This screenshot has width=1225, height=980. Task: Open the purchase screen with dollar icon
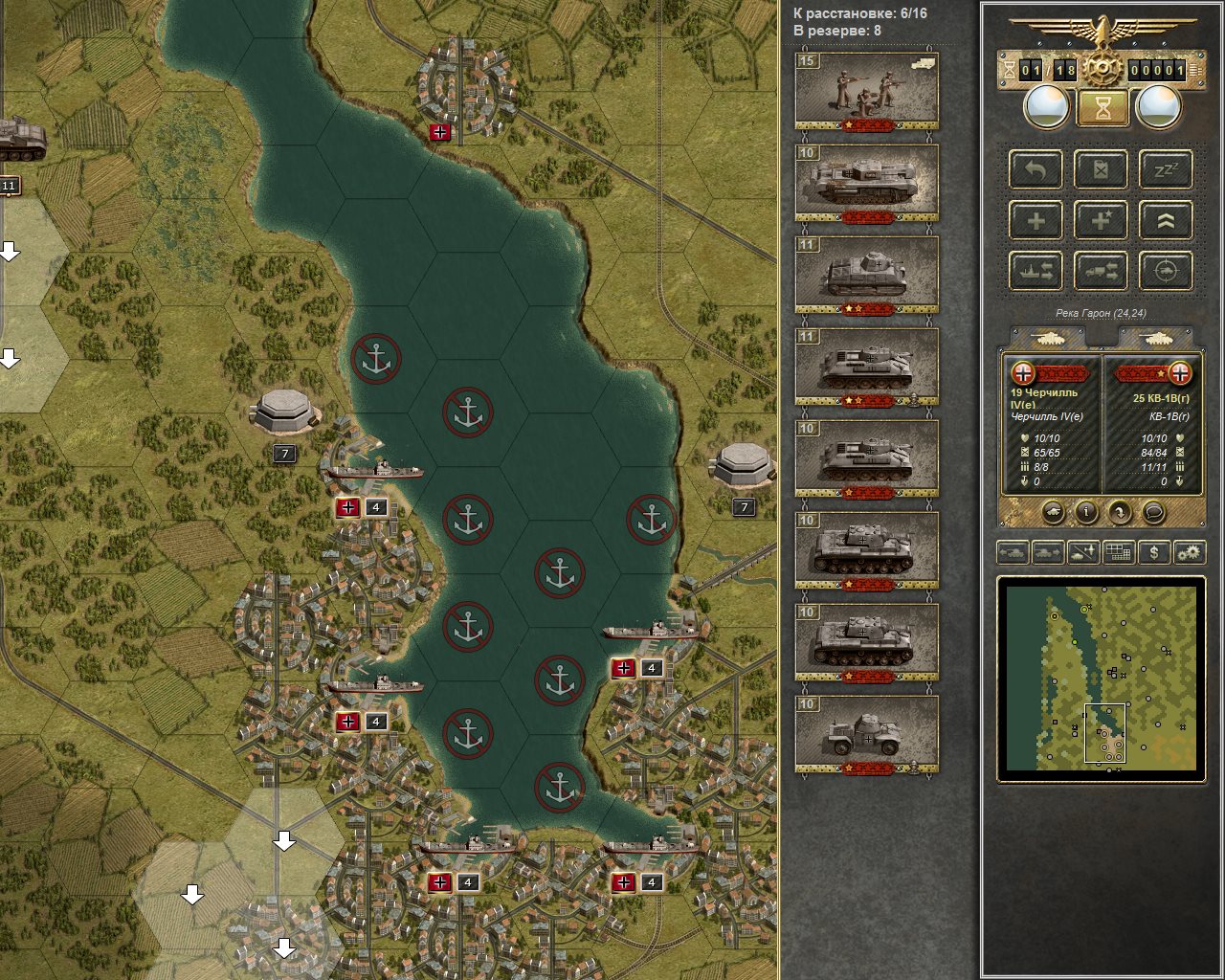click(x=1154, y=552)
